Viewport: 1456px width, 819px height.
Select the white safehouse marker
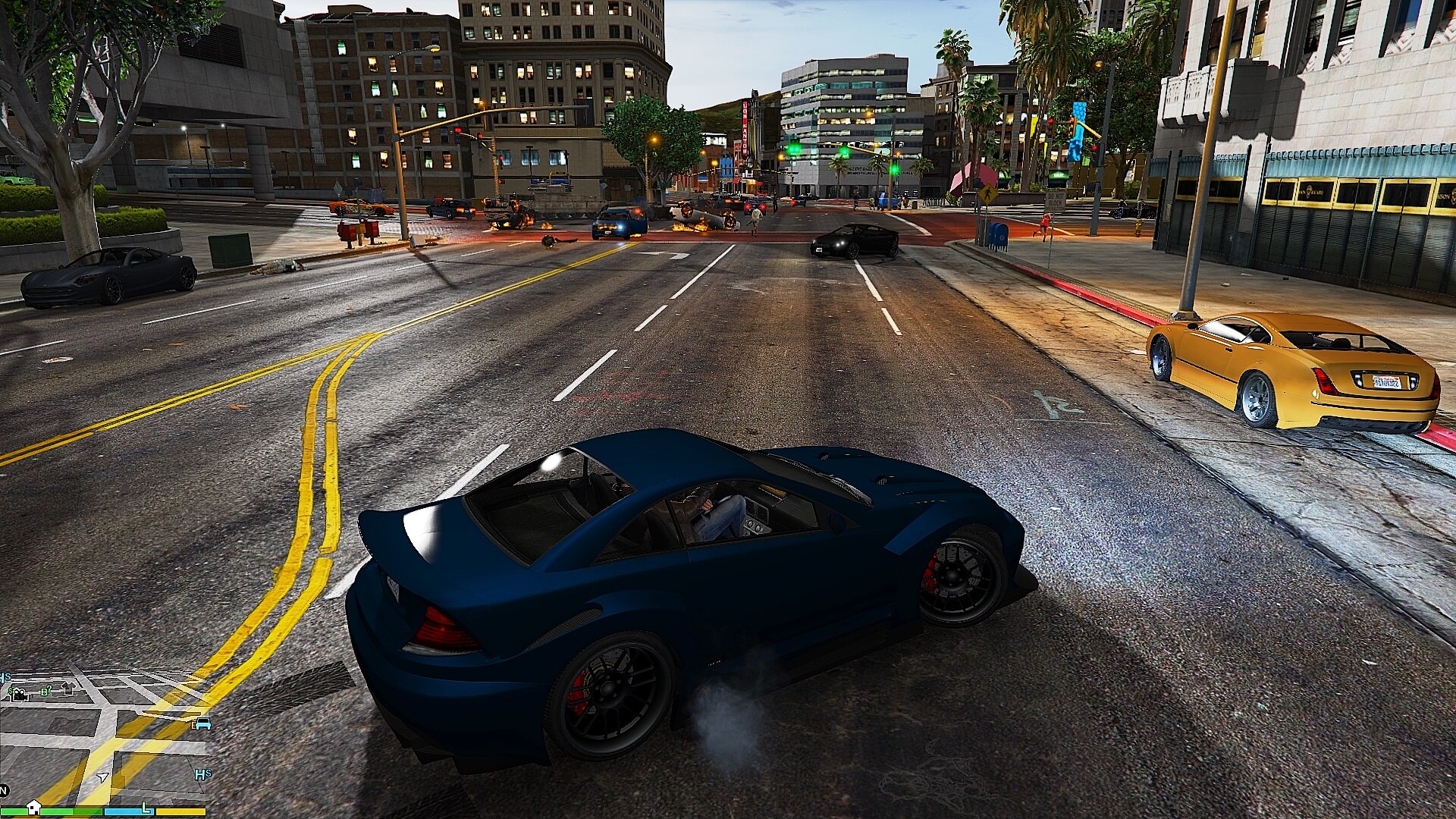(33, 806)
